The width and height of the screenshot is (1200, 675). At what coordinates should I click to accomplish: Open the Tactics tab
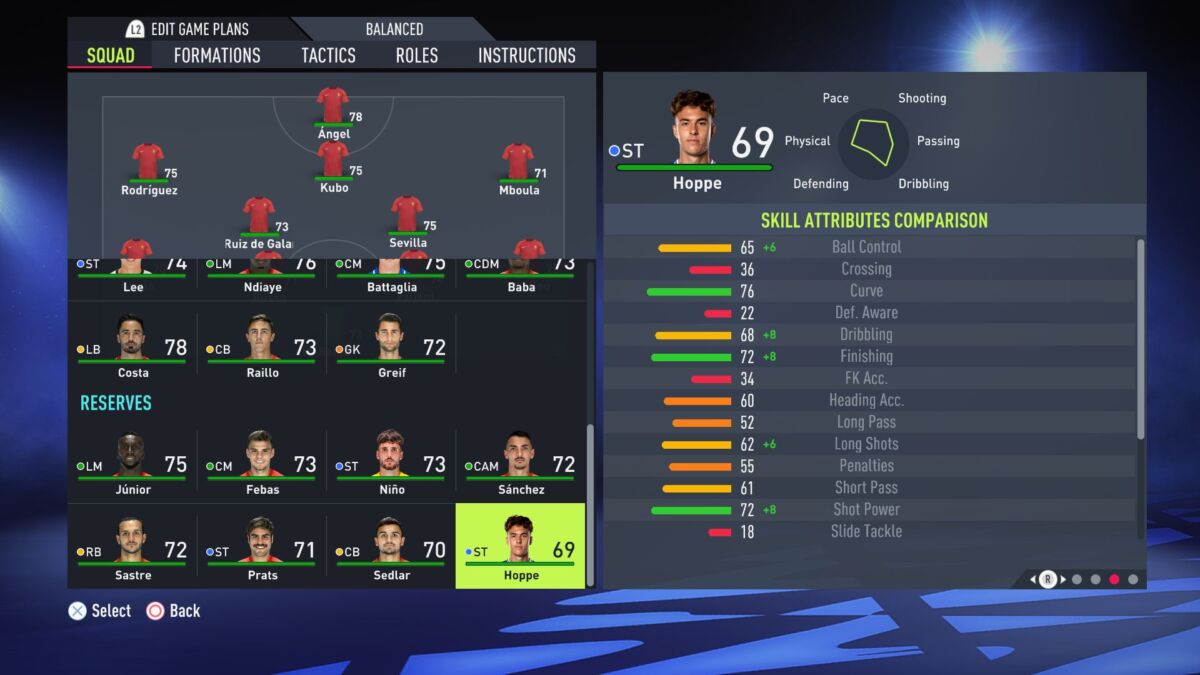point(328,56)
